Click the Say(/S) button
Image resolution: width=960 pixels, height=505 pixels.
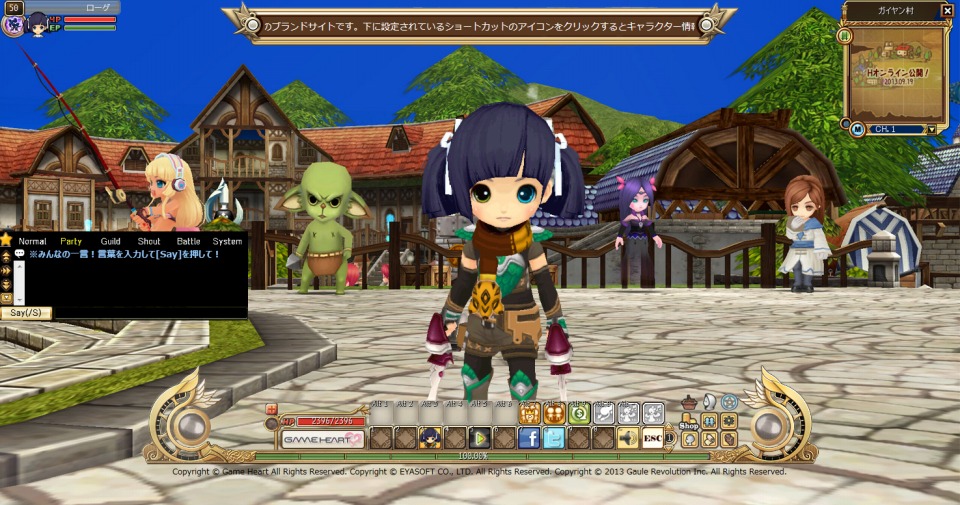(x=26, y=313)
